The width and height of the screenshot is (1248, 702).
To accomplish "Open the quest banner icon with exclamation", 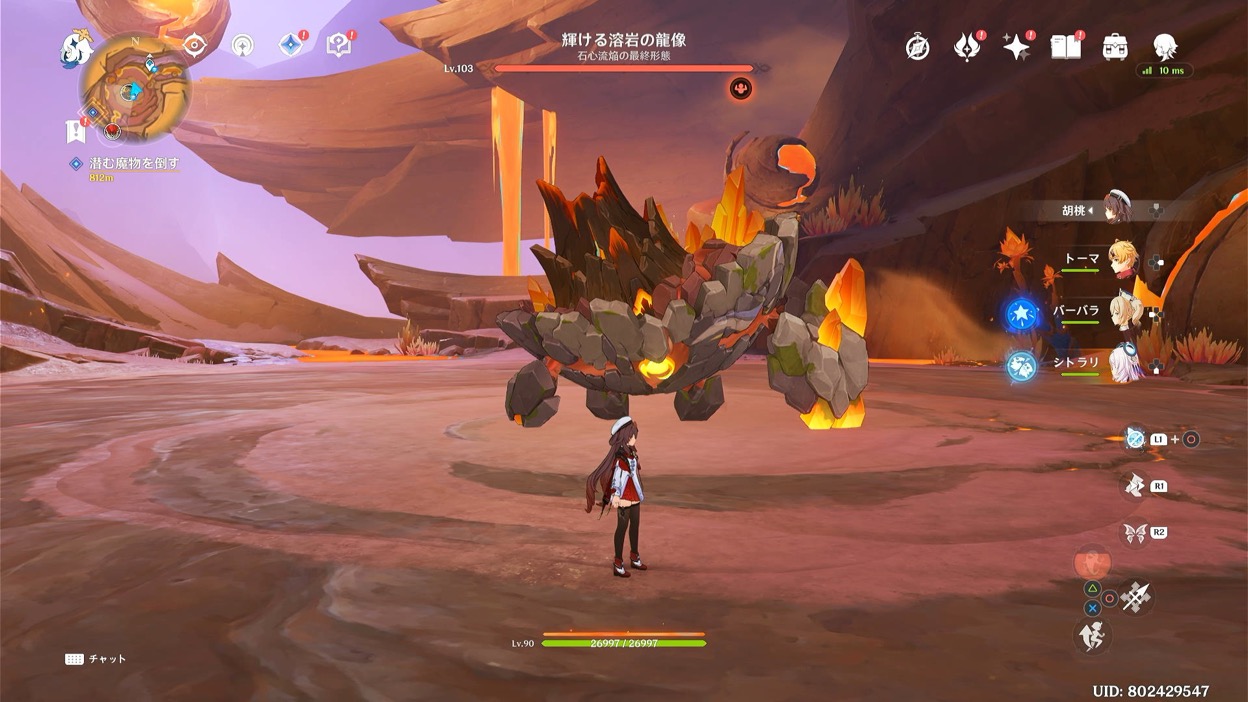I will click(75, 131).
